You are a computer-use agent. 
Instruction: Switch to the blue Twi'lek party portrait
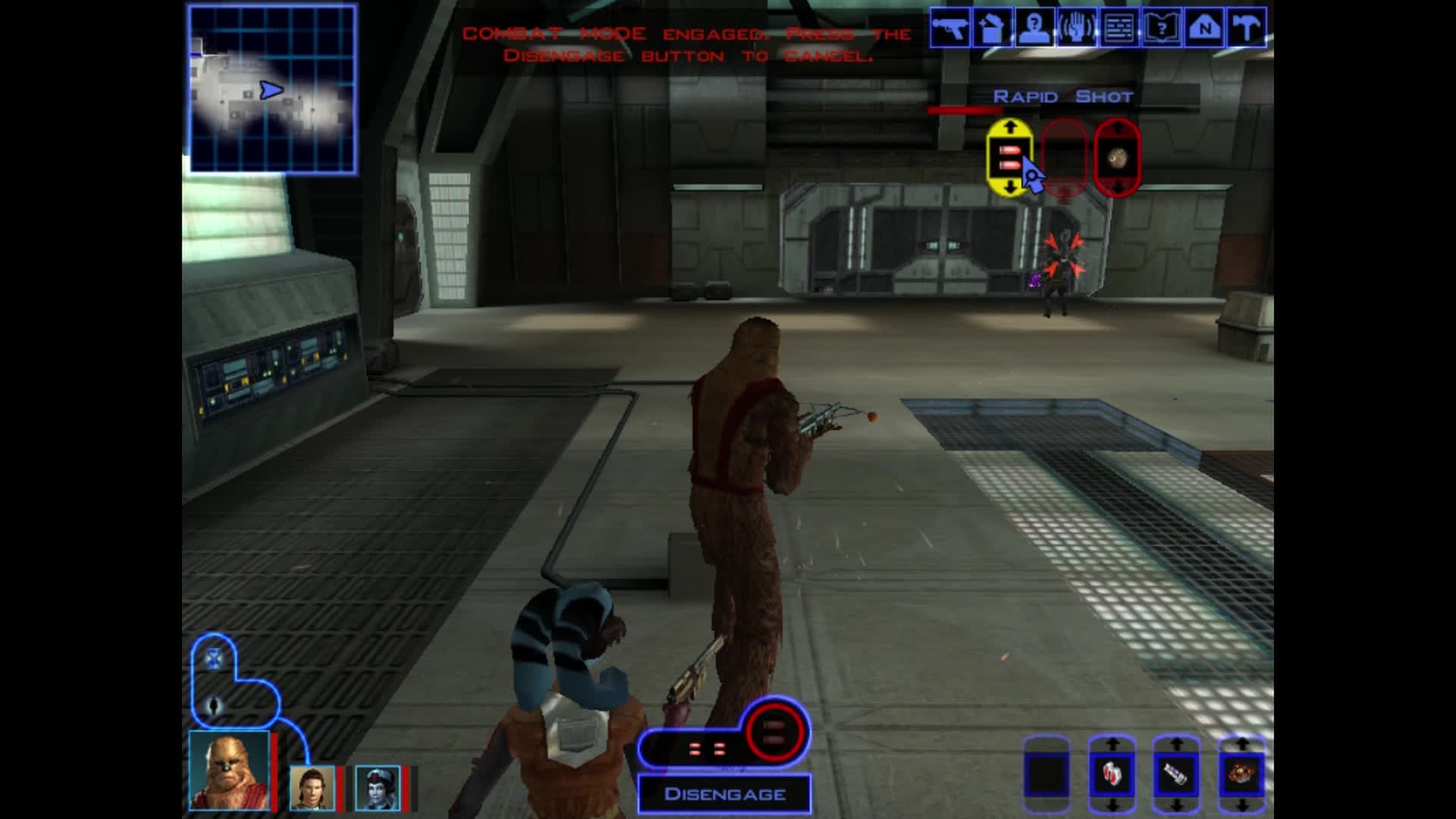pos(377,788)
